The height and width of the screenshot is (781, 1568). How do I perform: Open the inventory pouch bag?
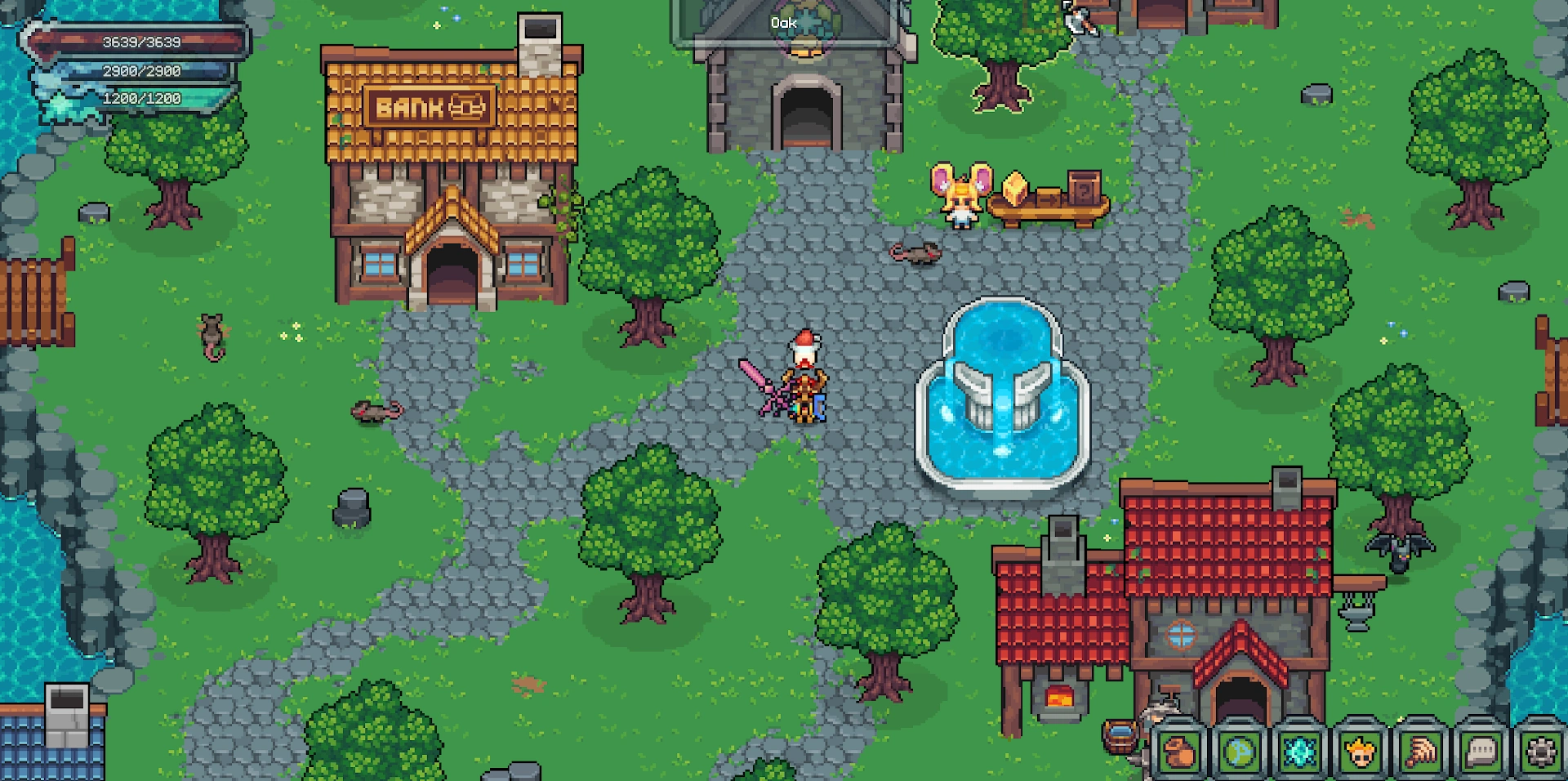click(1180, 752)
